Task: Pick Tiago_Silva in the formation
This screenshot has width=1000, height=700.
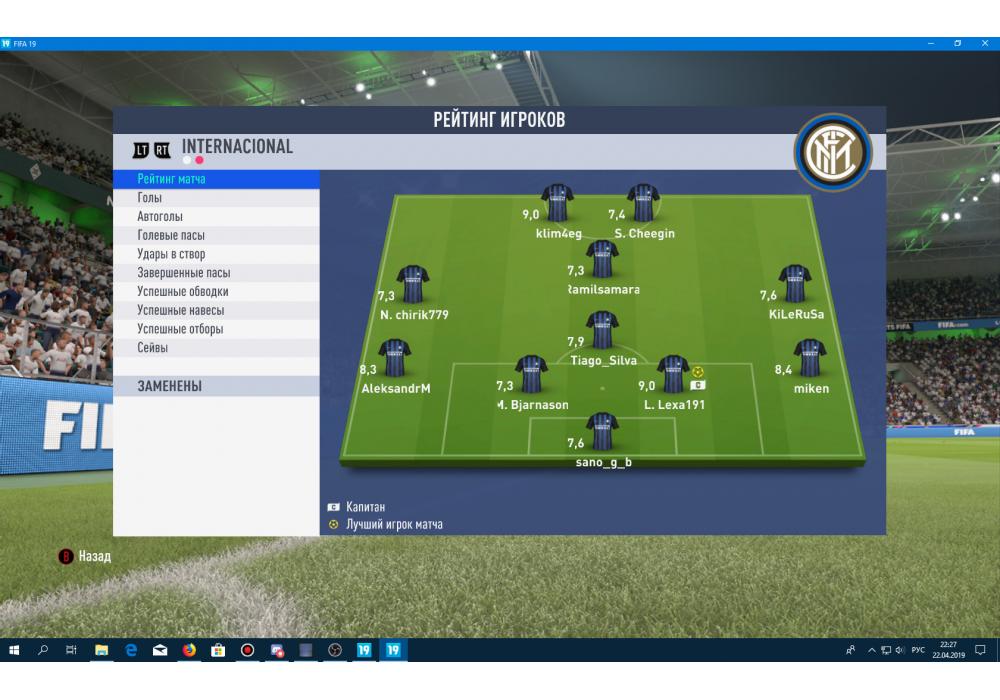Action: click(x=601, y=330)
